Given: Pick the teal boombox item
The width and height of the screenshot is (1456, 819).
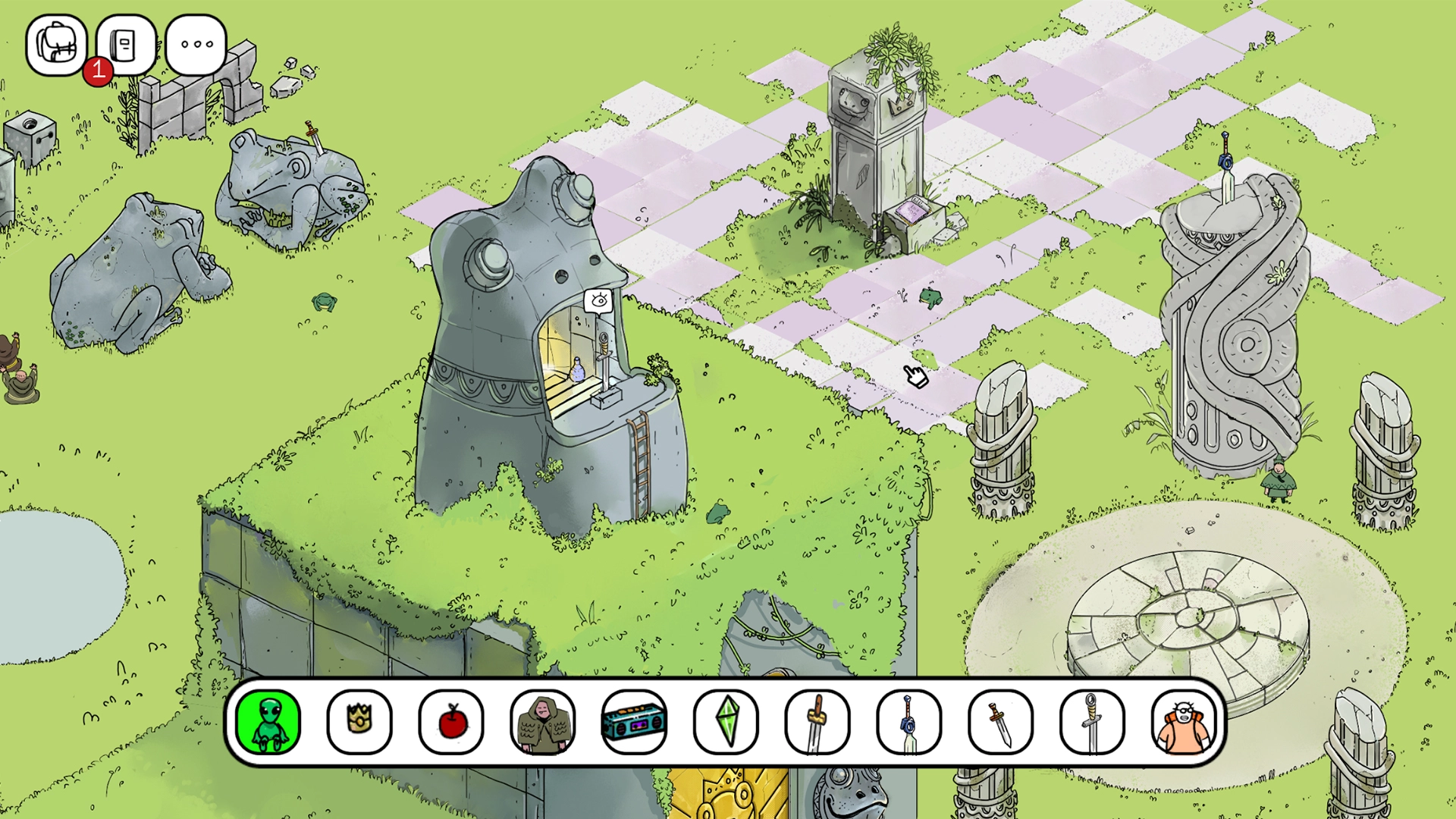Looking at the screenshot, I should coord(635,721).
